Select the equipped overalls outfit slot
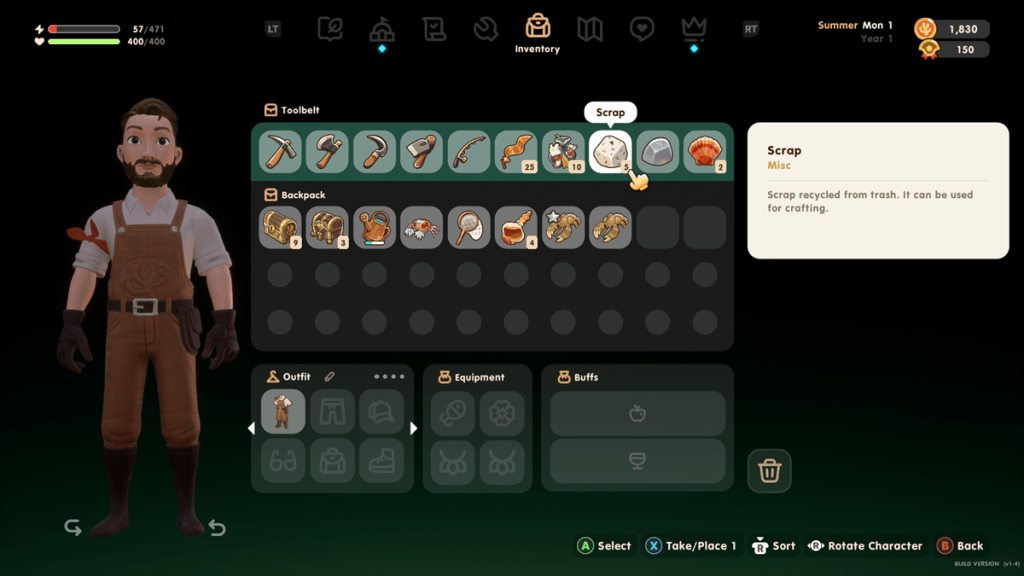This screenshot has width=1024, height=576. (x=283, y=411)
